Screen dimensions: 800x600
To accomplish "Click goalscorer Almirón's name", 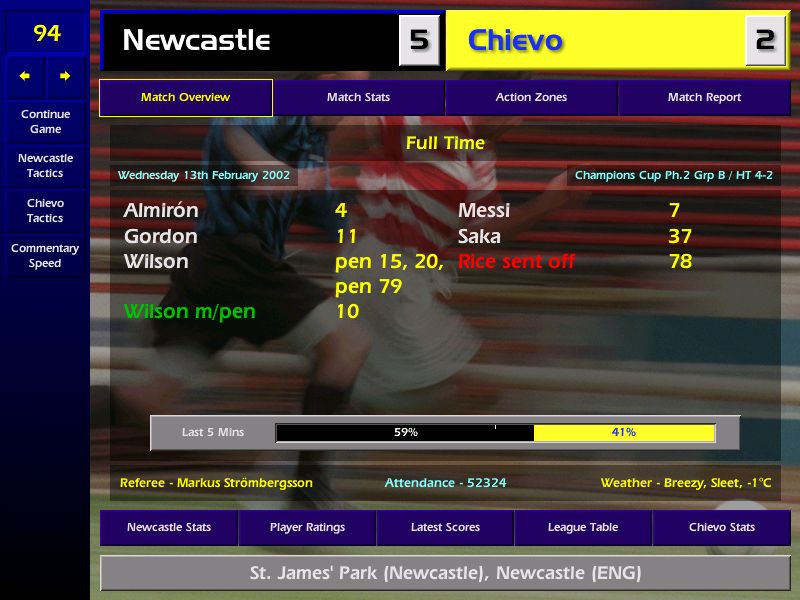I will pyautogui.click(x=161, y=211).
